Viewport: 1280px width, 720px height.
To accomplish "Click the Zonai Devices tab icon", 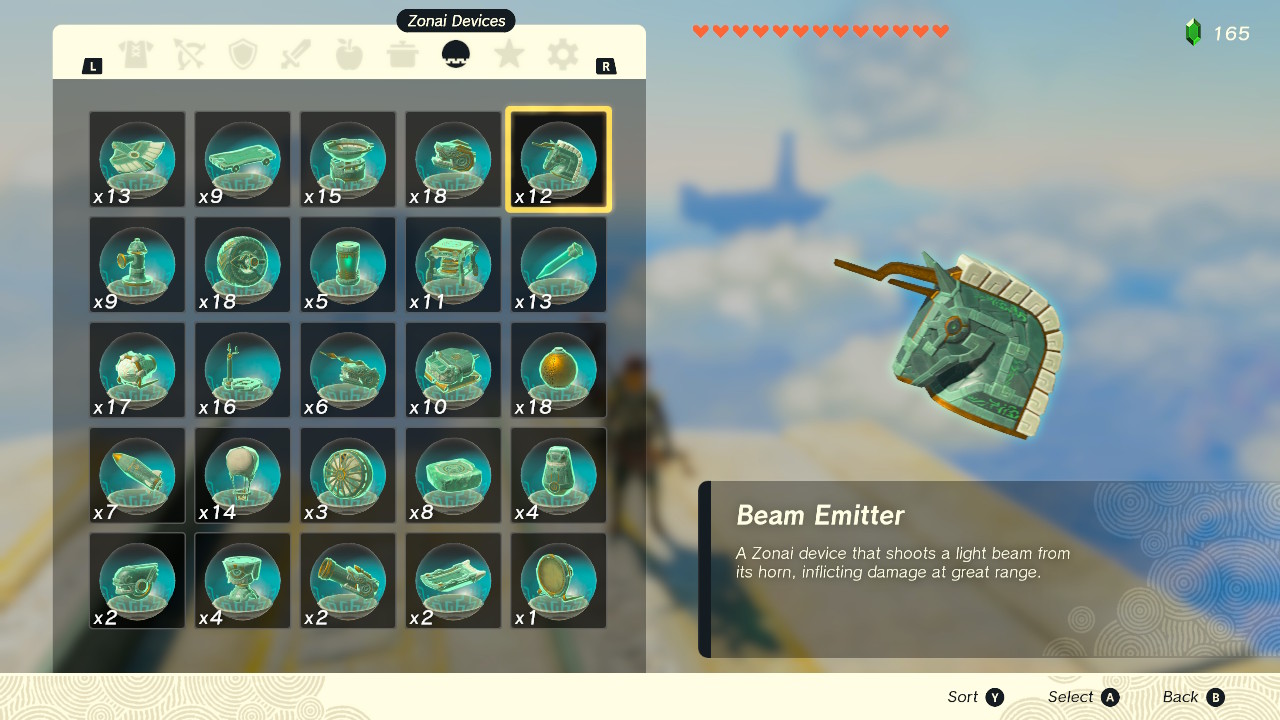I will pos(455,55).
